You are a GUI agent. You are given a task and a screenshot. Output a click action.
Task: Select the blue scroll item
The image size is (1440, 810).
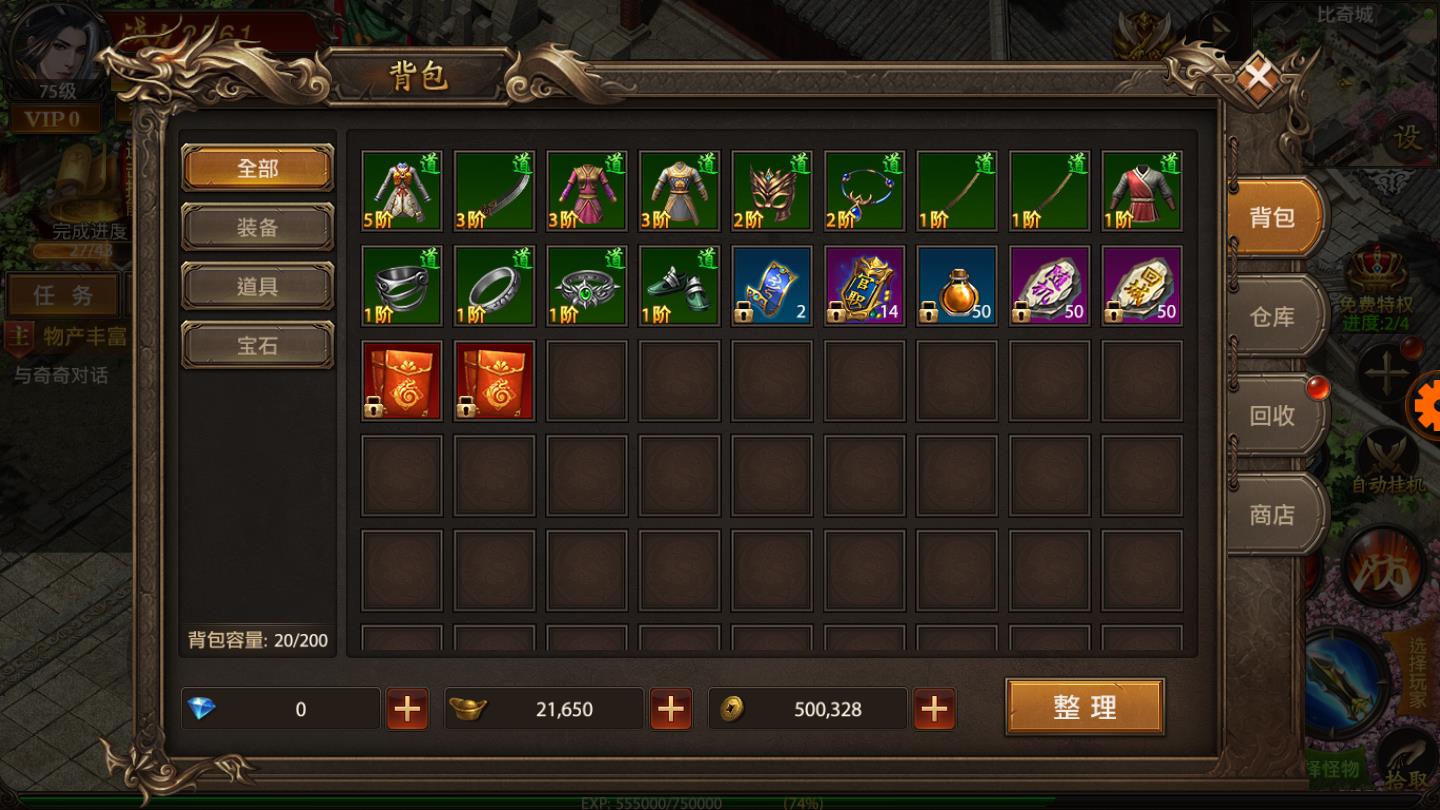tap(771, 286)
